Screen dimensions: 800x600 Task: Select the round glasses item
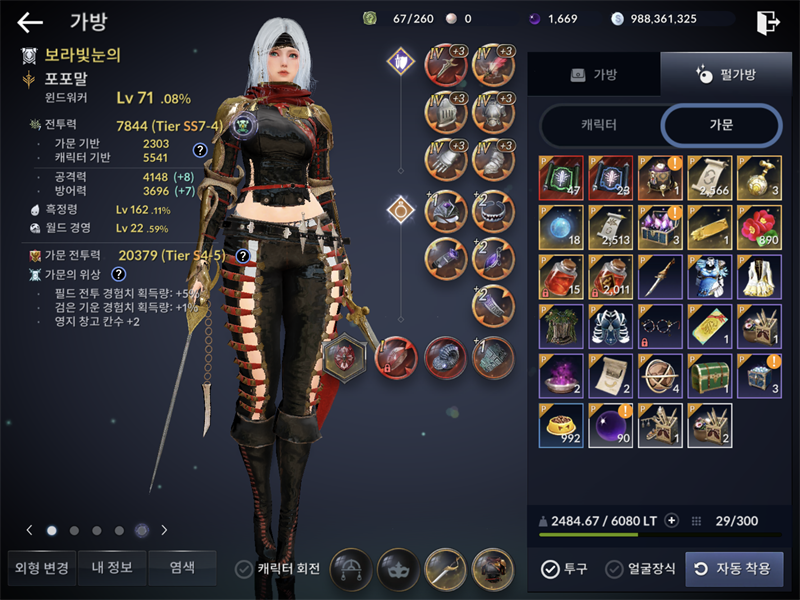pyautogui.click(x=660, y=325)
